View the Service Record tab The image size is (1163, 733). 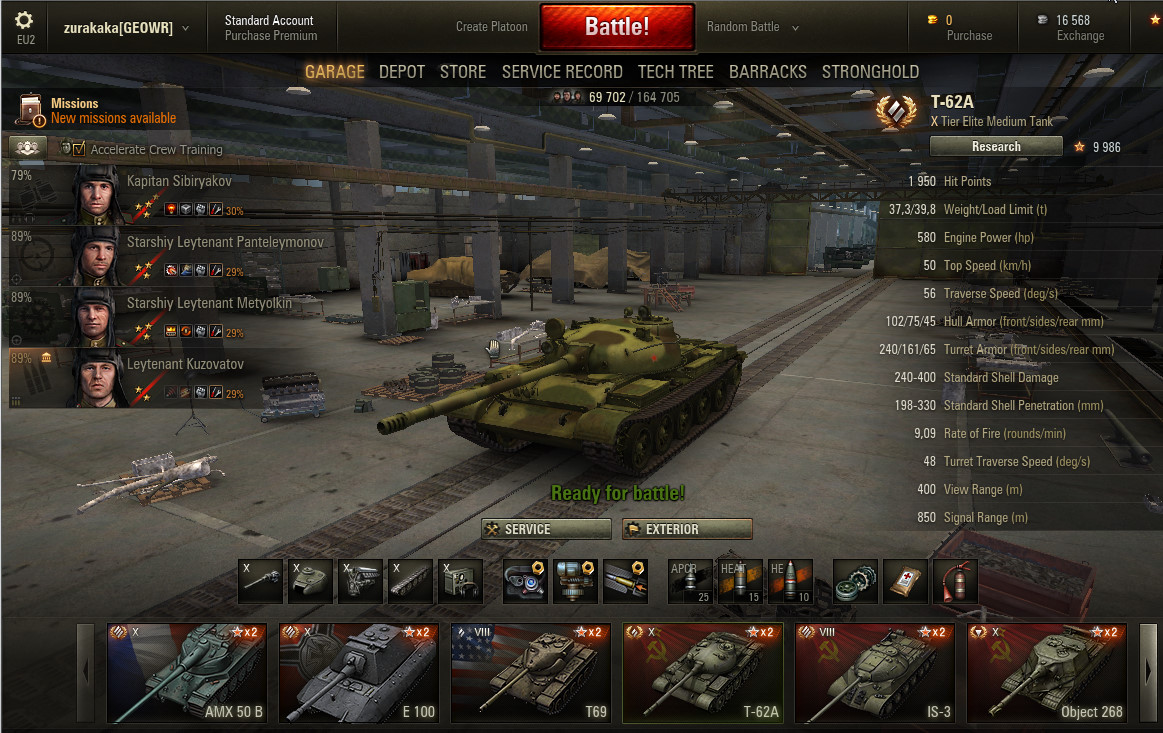coord(562,72)
